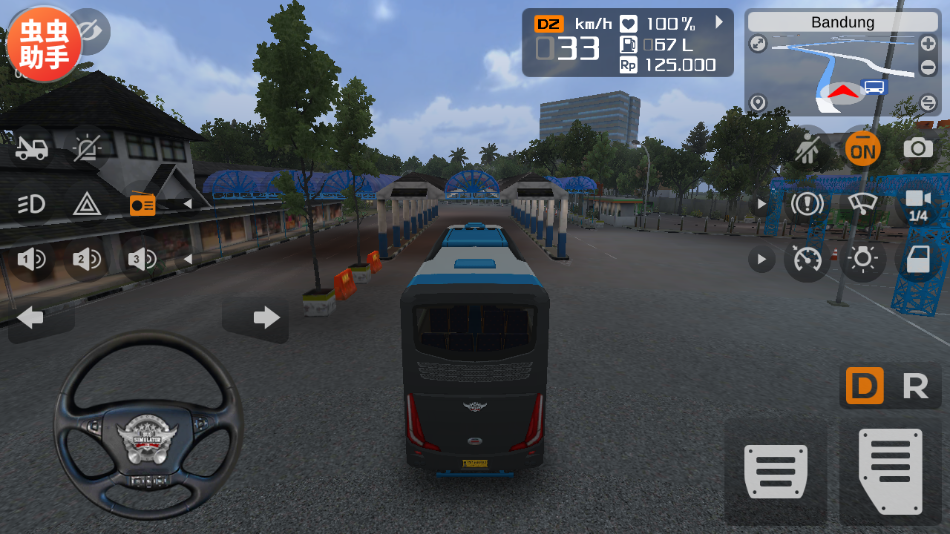This screenshot has width=950, height=534.
Task: Tap the tow truck icon
Action: click(32, 149)
